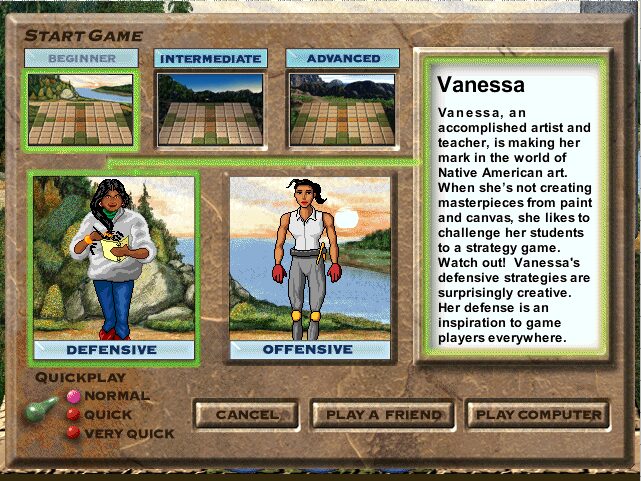Choose the Offensive opponent portrait
The width and height of the screenshot is (641, 481).
tap(308, 258)
